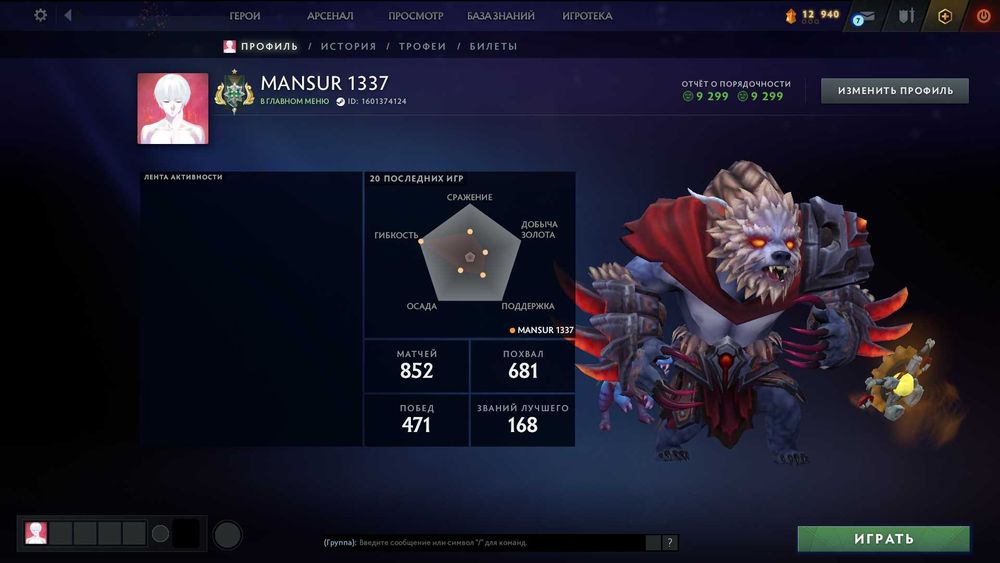Open the ПРОСМОТР menu

416,16
